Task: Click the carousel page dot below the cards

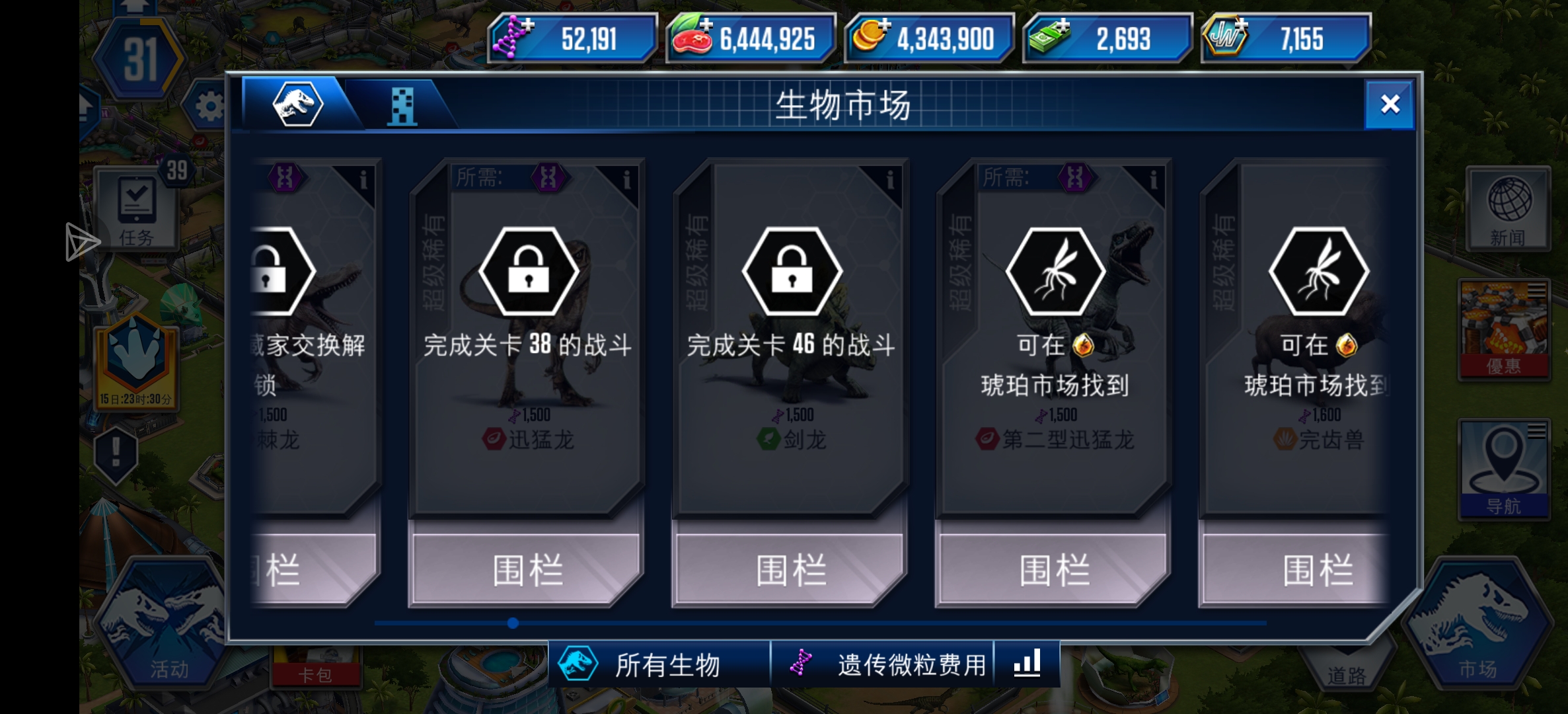Action: point(512,622)
